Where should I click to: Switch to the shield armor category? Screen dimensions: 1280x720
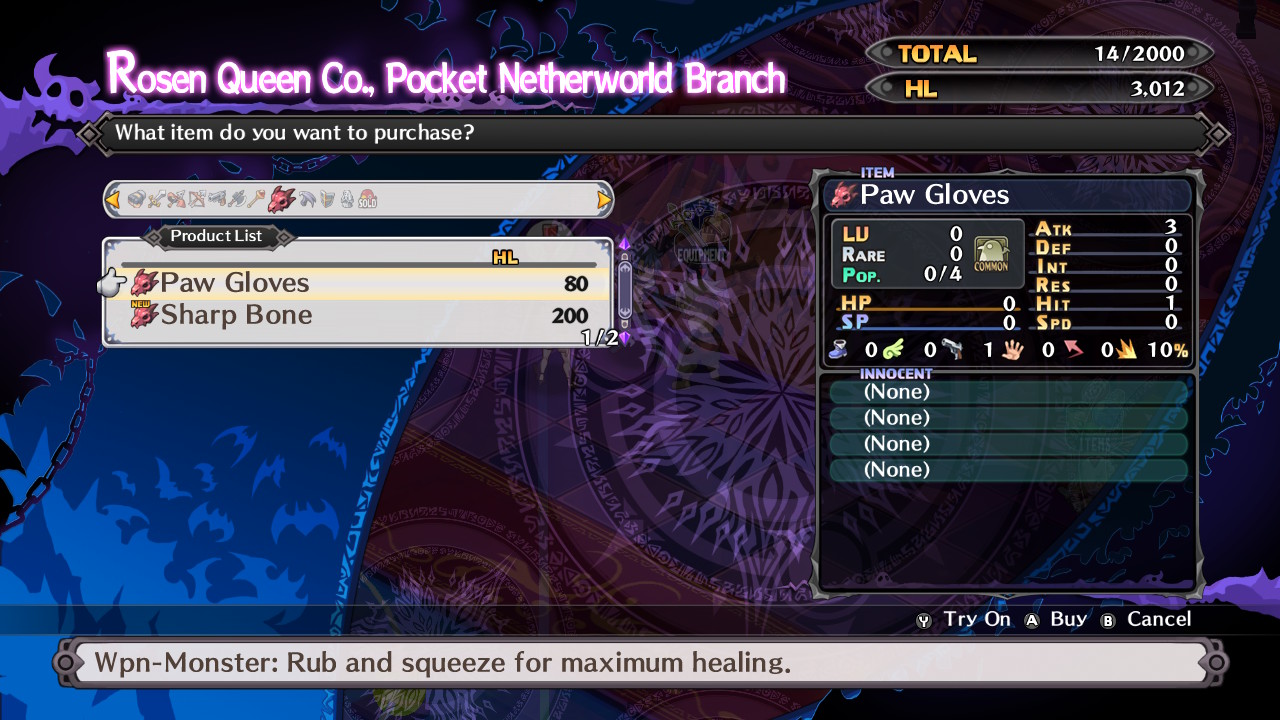pos(327,200)
